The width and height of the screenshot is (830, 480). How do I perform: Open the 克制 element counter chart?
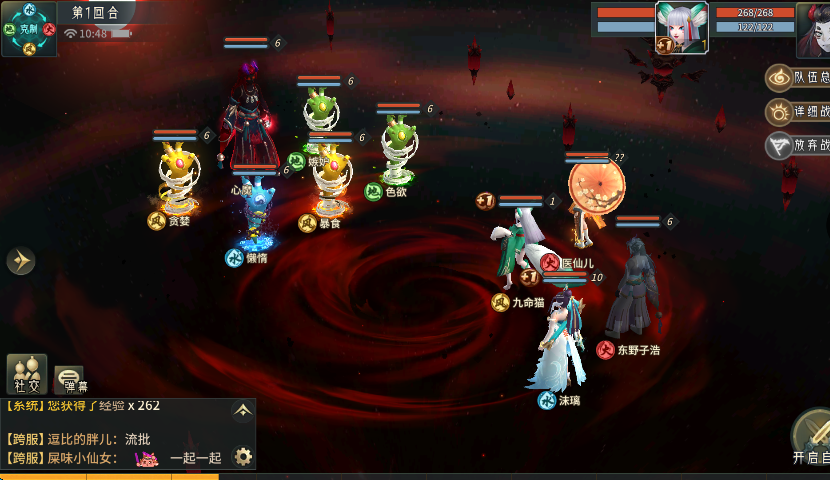tap(28, 28)
